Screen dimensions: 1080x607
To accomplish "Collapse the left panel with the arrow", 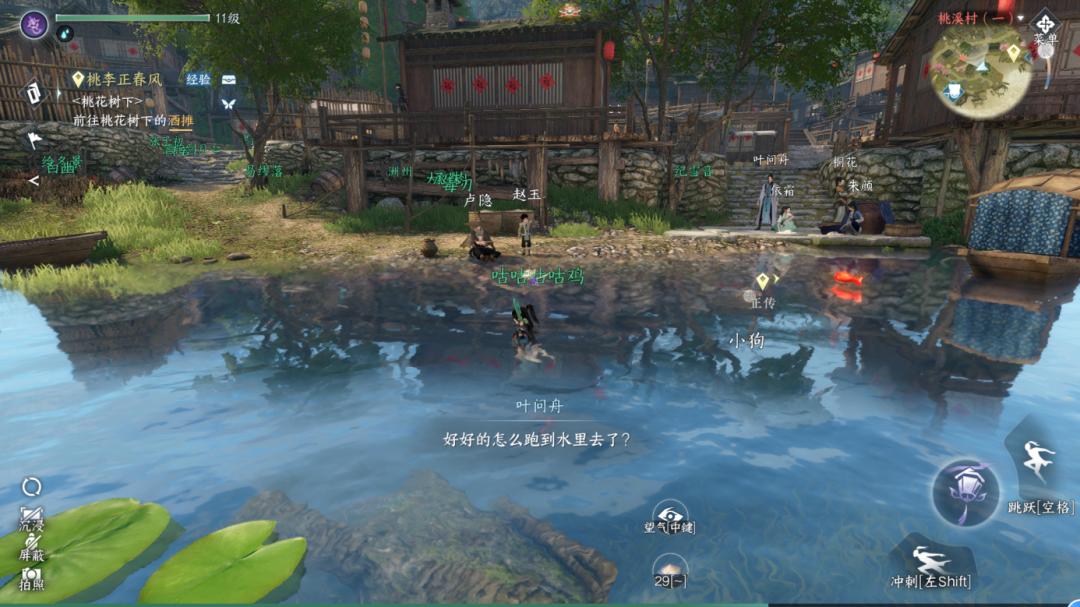I will tap(33, 181).
